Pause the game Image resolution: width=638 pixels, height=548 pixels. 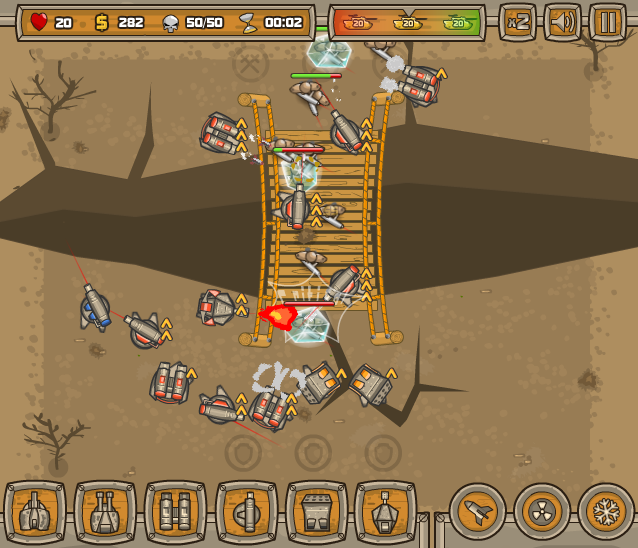(607, 22)
